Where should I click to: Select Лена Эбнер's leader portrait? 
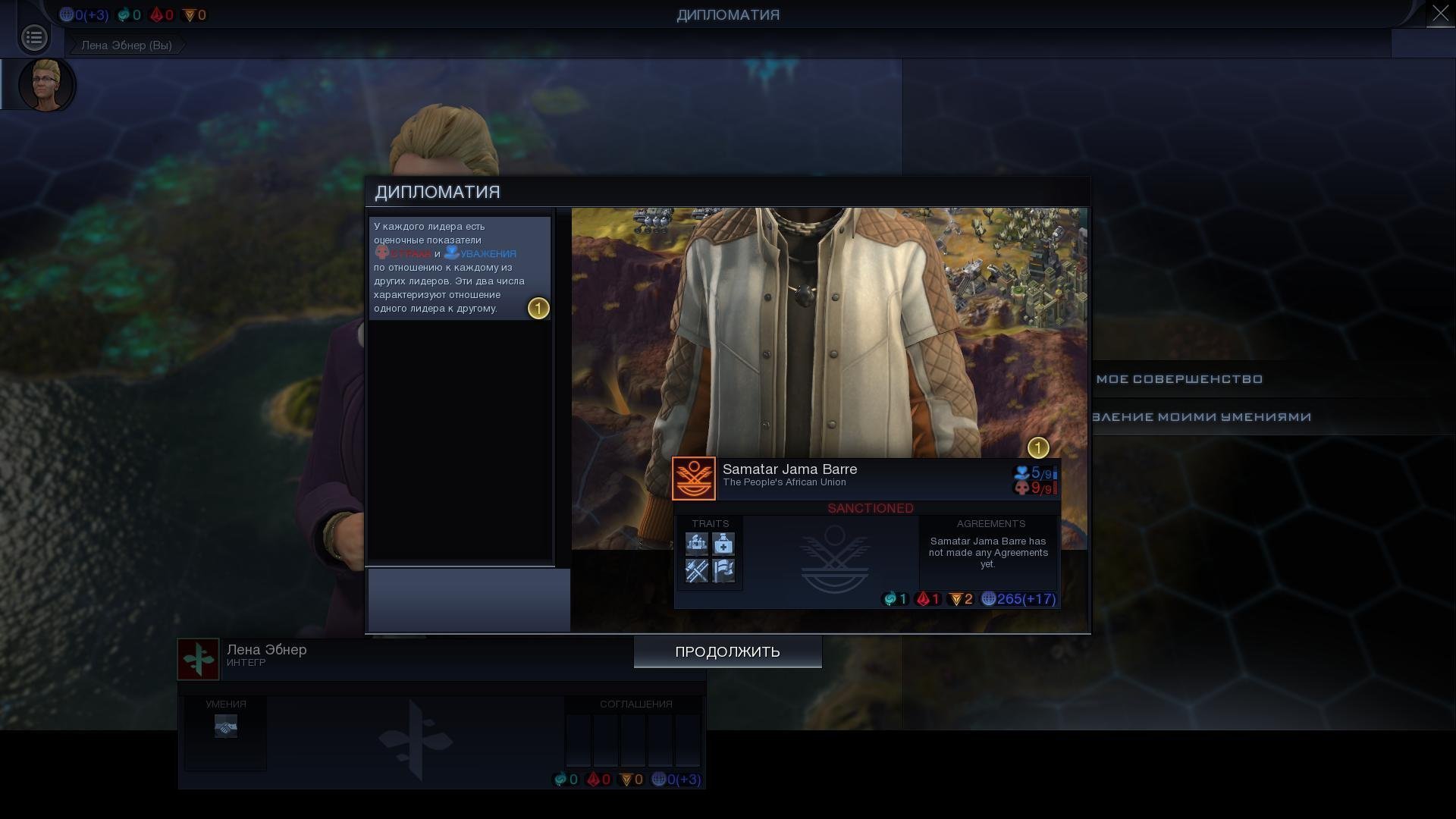45,84
